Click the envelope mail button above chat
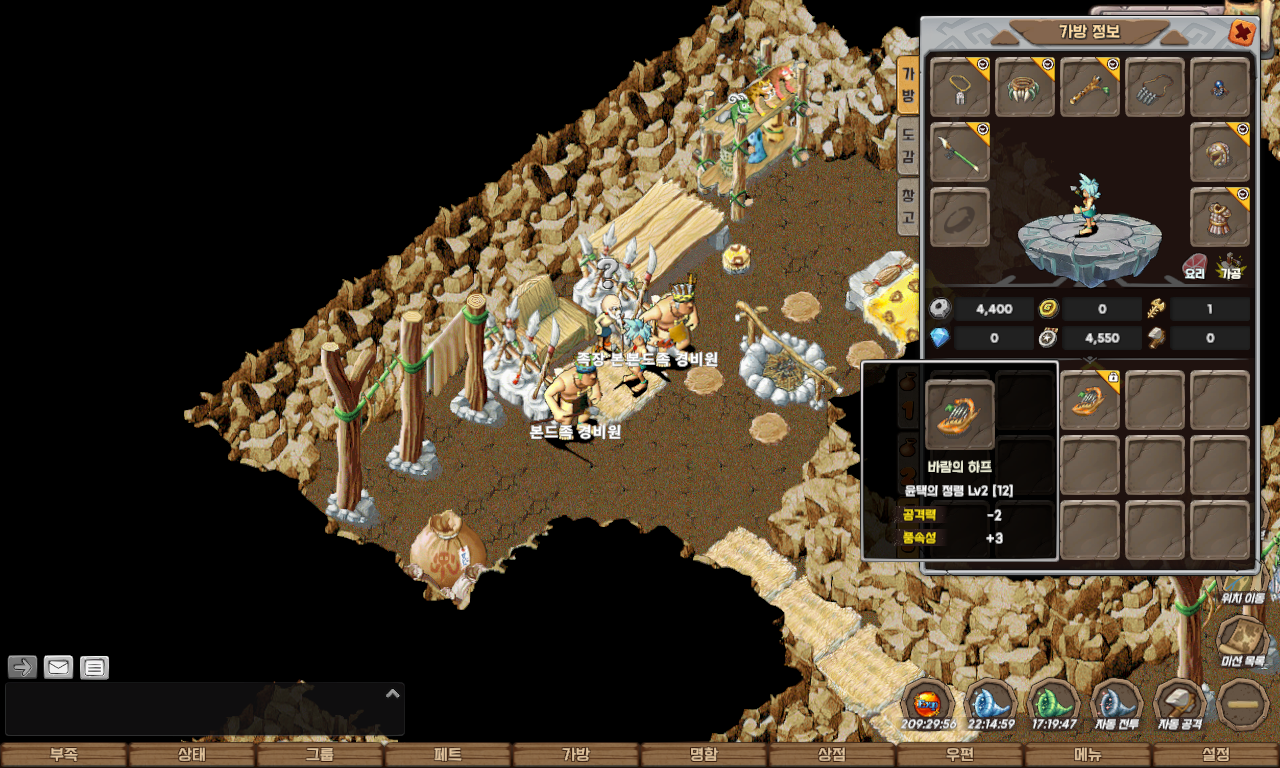Screen dimensions: 1280x768 [59, 667]
